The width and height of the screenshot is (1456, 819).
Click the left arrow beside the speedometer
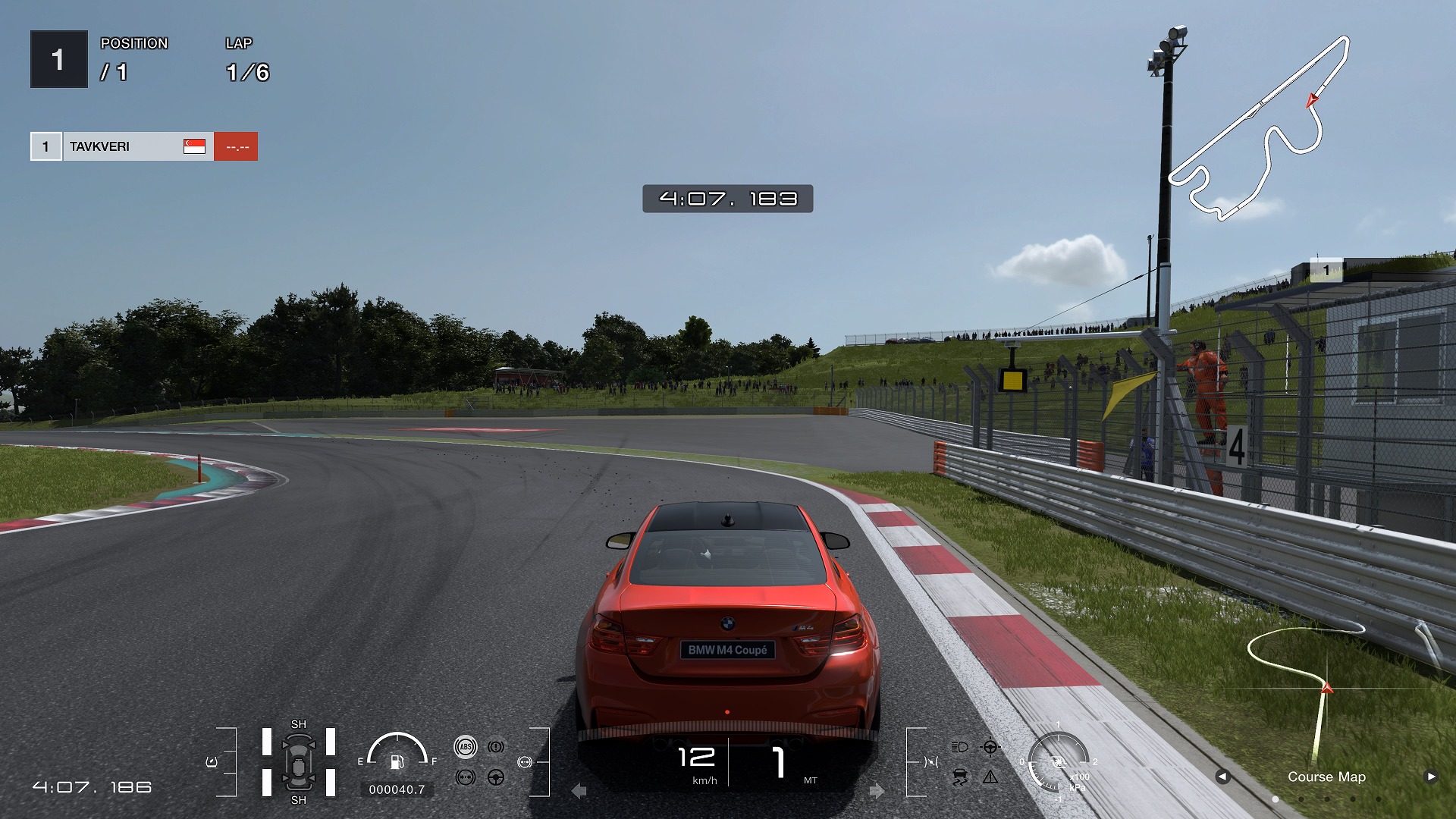pyautogui.click(x=579, y=791)
